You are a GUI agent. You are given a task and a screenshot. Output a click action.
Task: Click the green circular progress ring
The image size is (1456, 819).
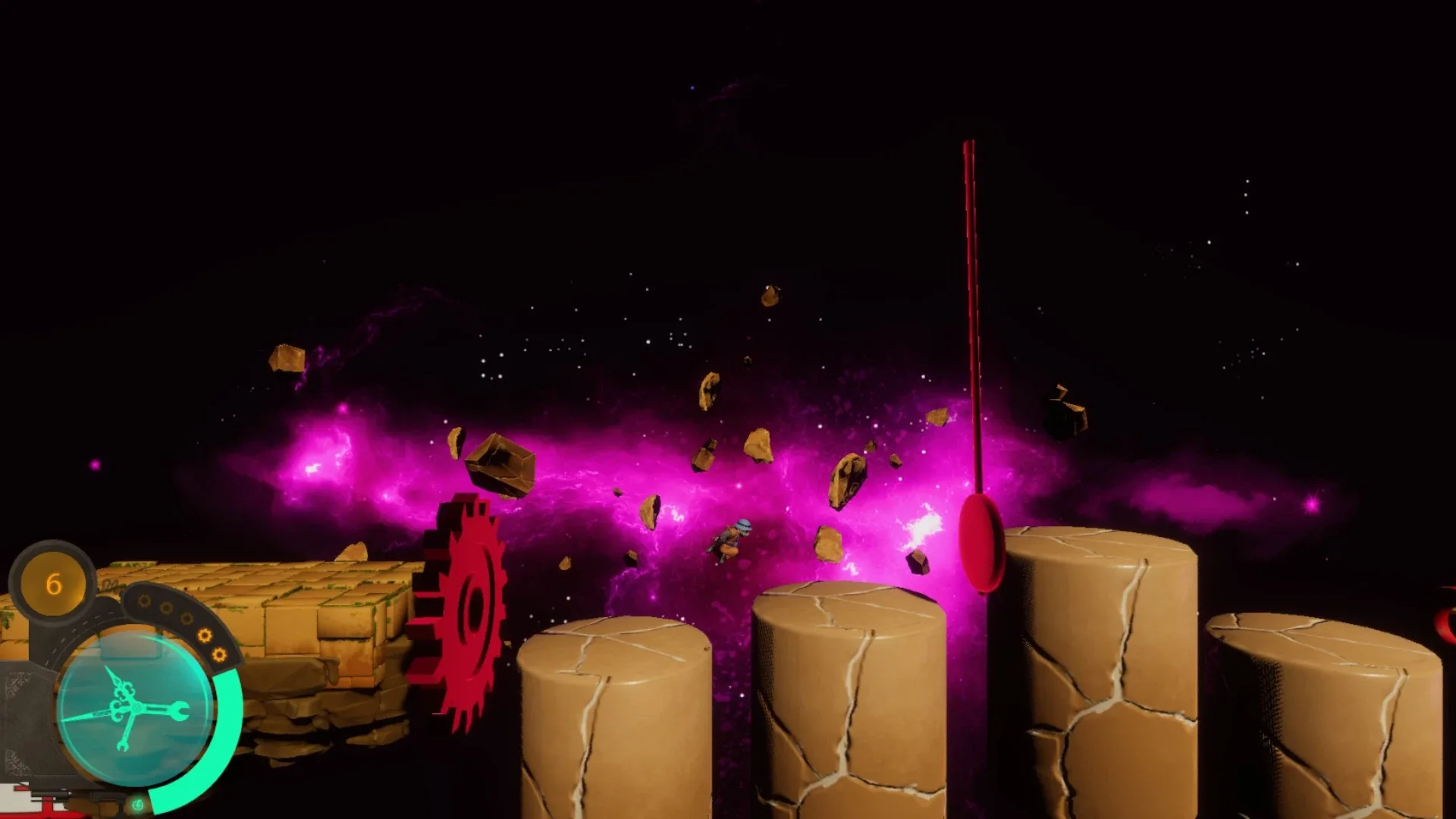(230, 717)
